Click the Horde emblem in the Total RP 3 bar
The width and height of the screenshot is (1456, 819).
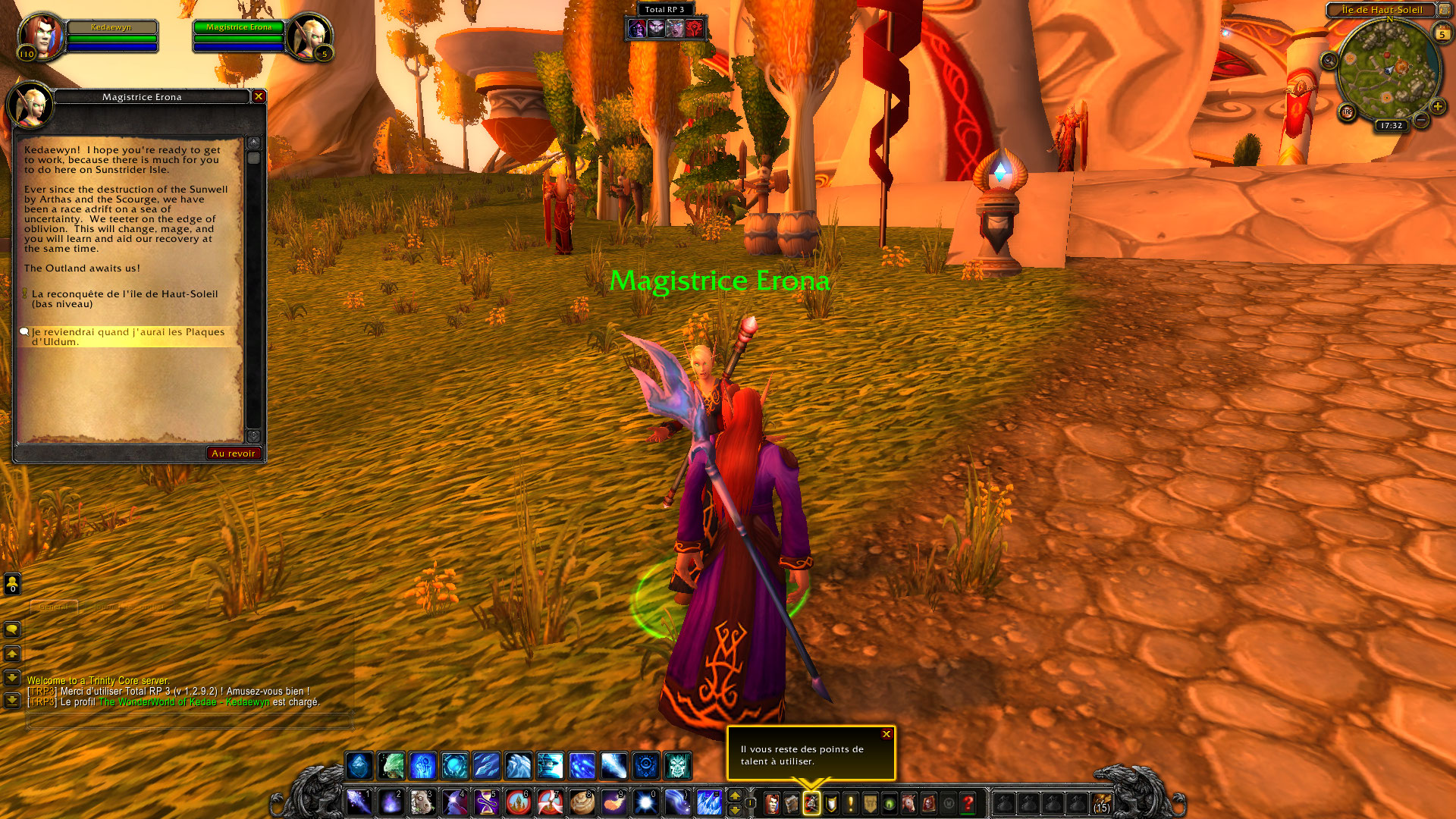694,28
